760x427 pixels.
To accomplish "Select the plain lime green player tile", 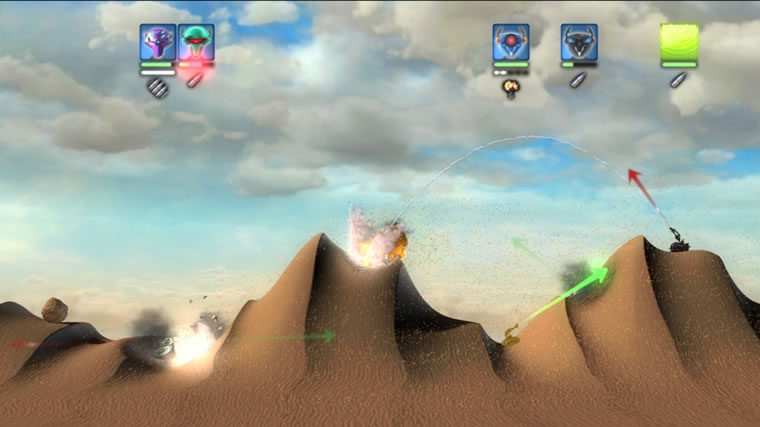I will point(679,43).
